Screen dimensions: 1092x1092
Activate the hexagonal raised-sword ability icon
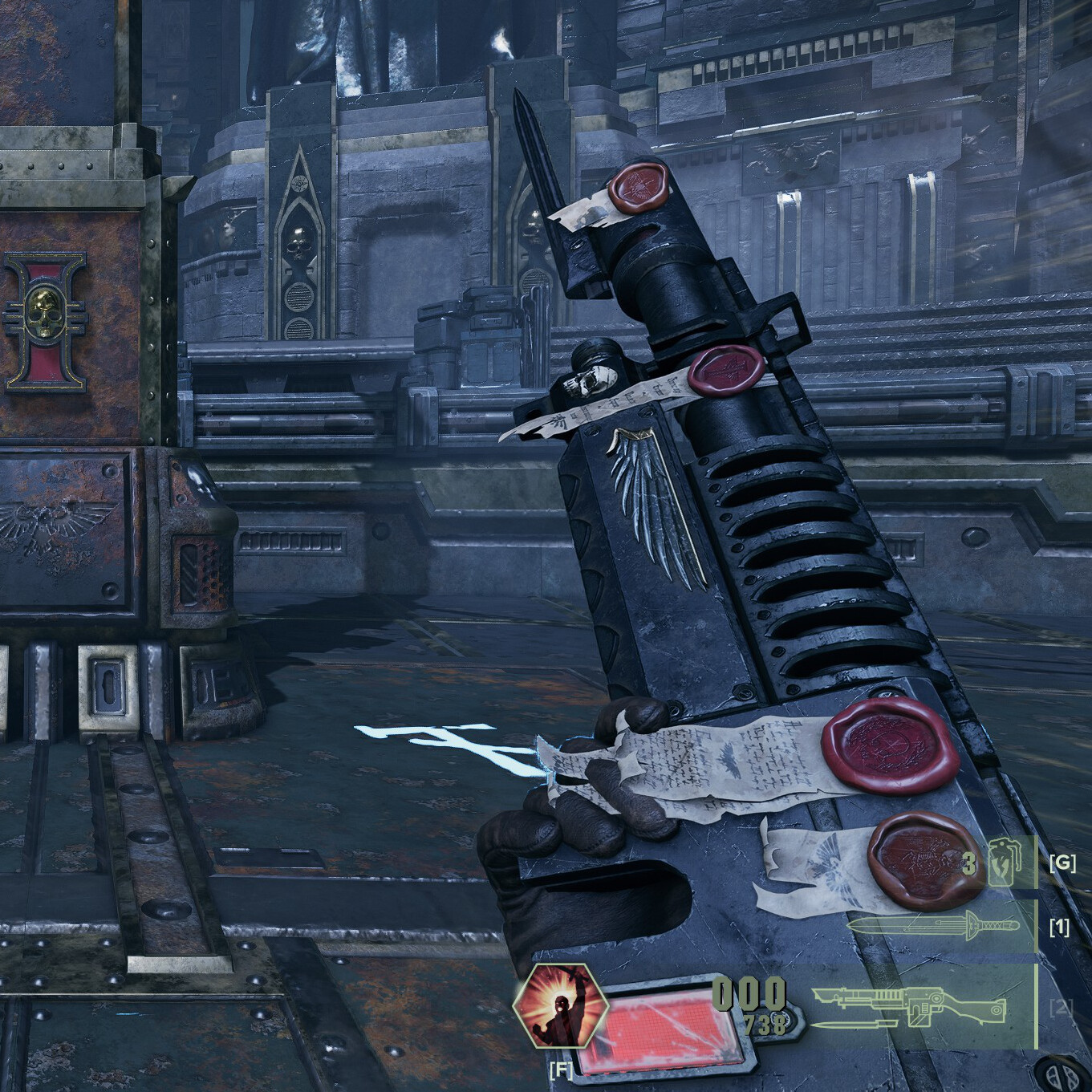coord(556,1007)
